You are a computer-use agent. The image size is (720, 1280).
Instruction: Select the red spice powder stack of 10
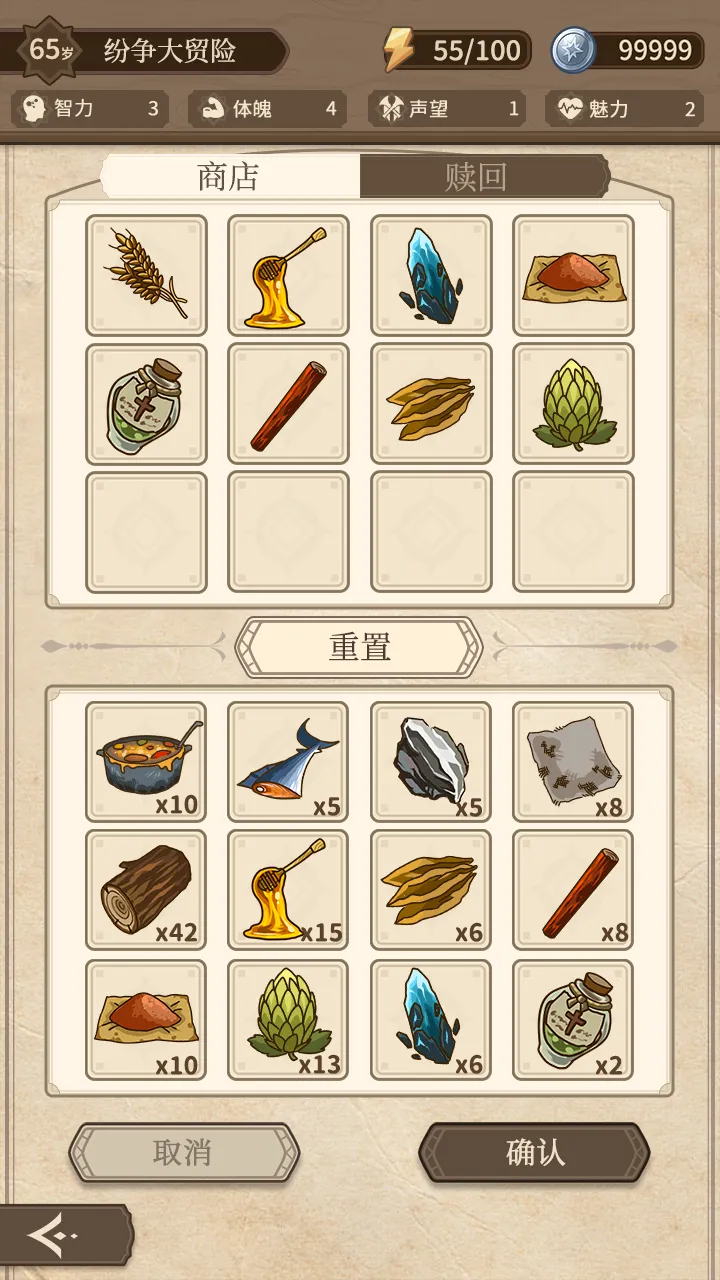tap(146, 1020)
